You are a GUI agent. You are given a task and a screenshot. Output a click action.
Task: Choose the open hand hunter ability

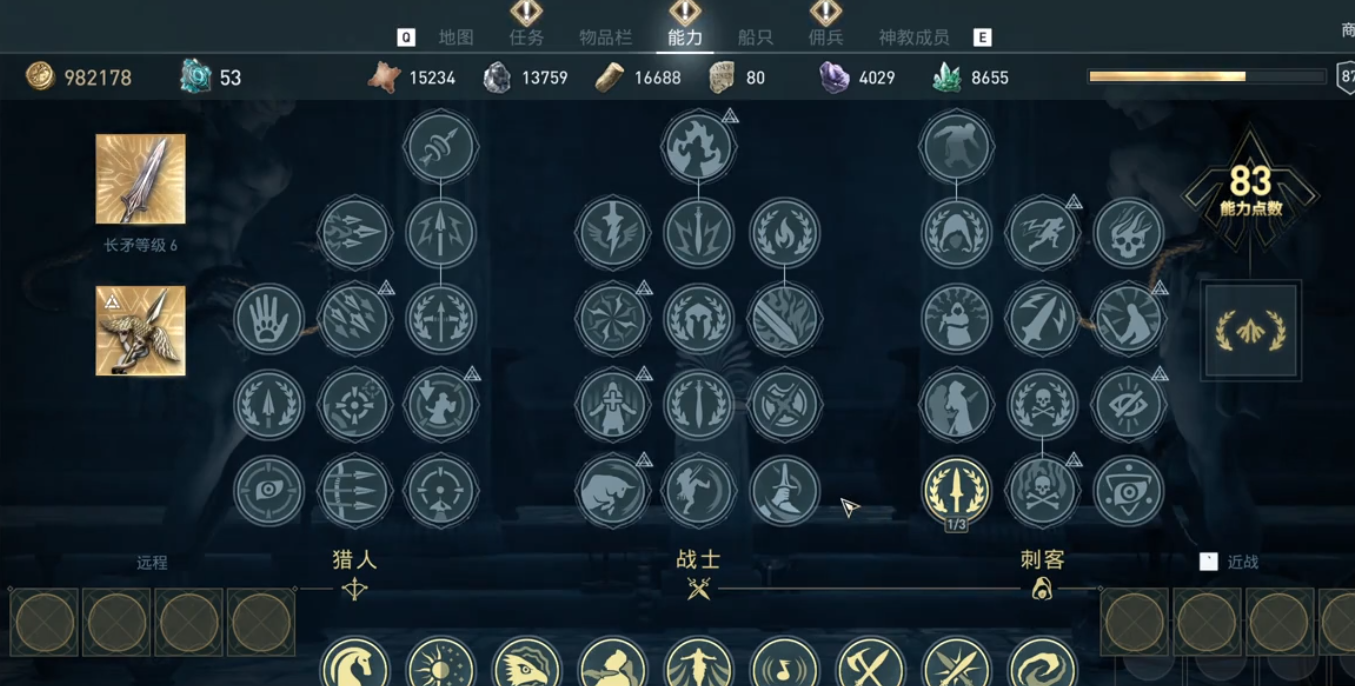[268, 319]
